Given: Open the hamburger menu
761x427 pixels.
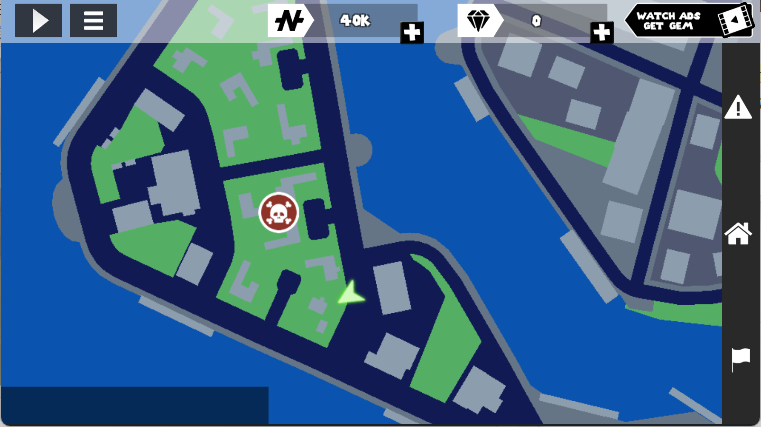Looking at the screenshot, I should (93, 20).
